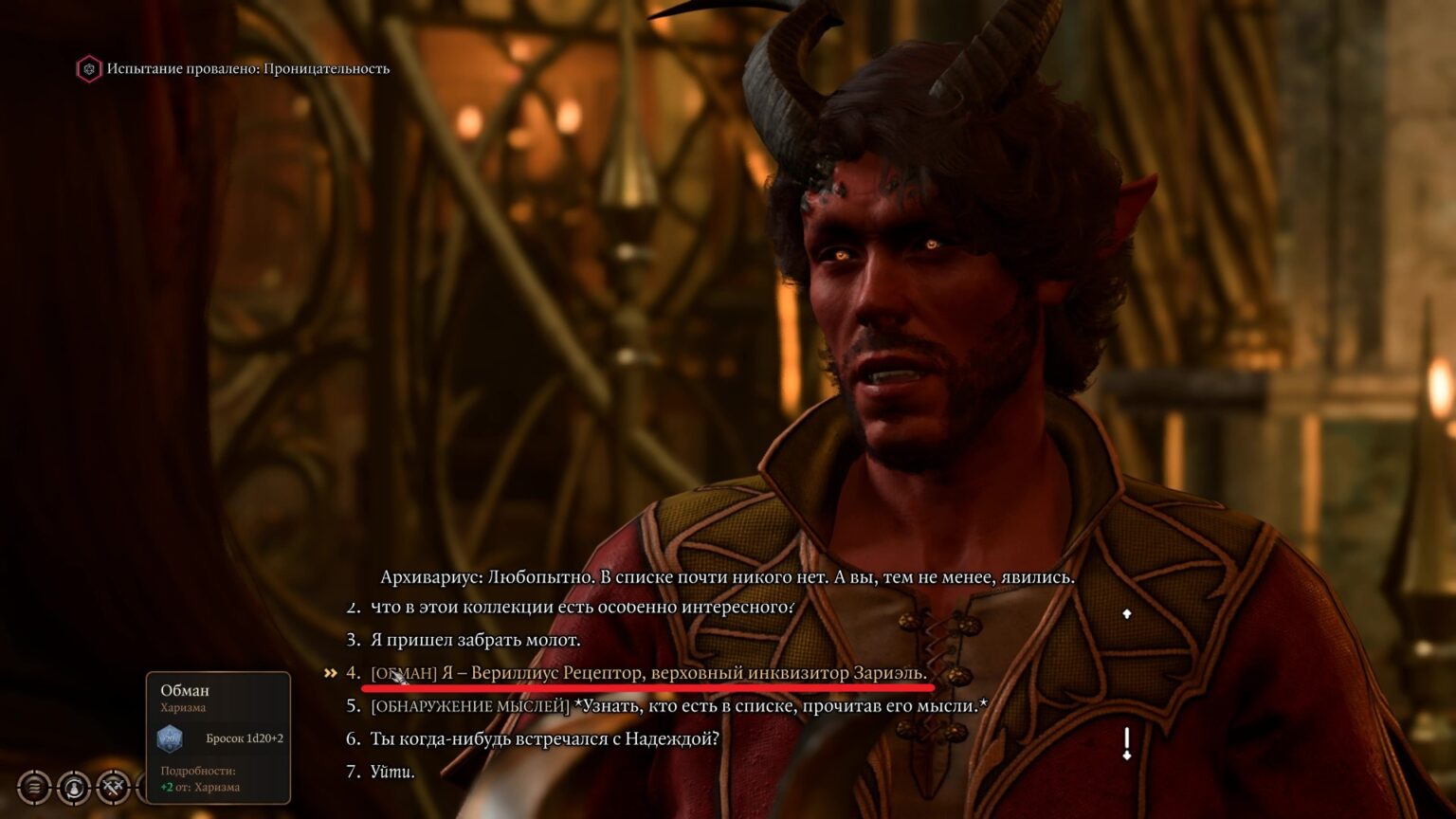
Task: Click the long scroll-down arrow on the right
Action: (x=1127, y=739)
